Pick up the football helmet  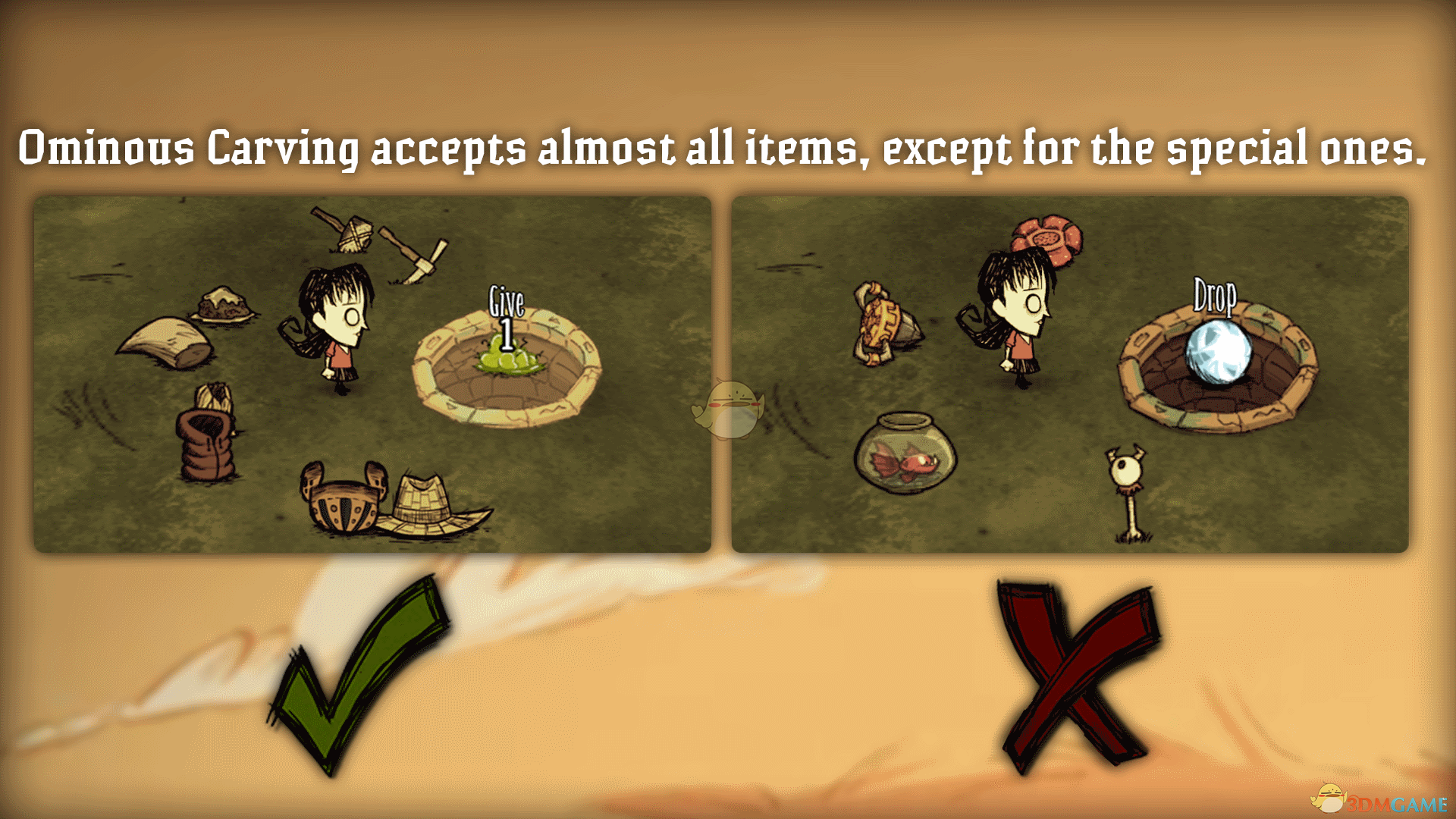[345, 504]
